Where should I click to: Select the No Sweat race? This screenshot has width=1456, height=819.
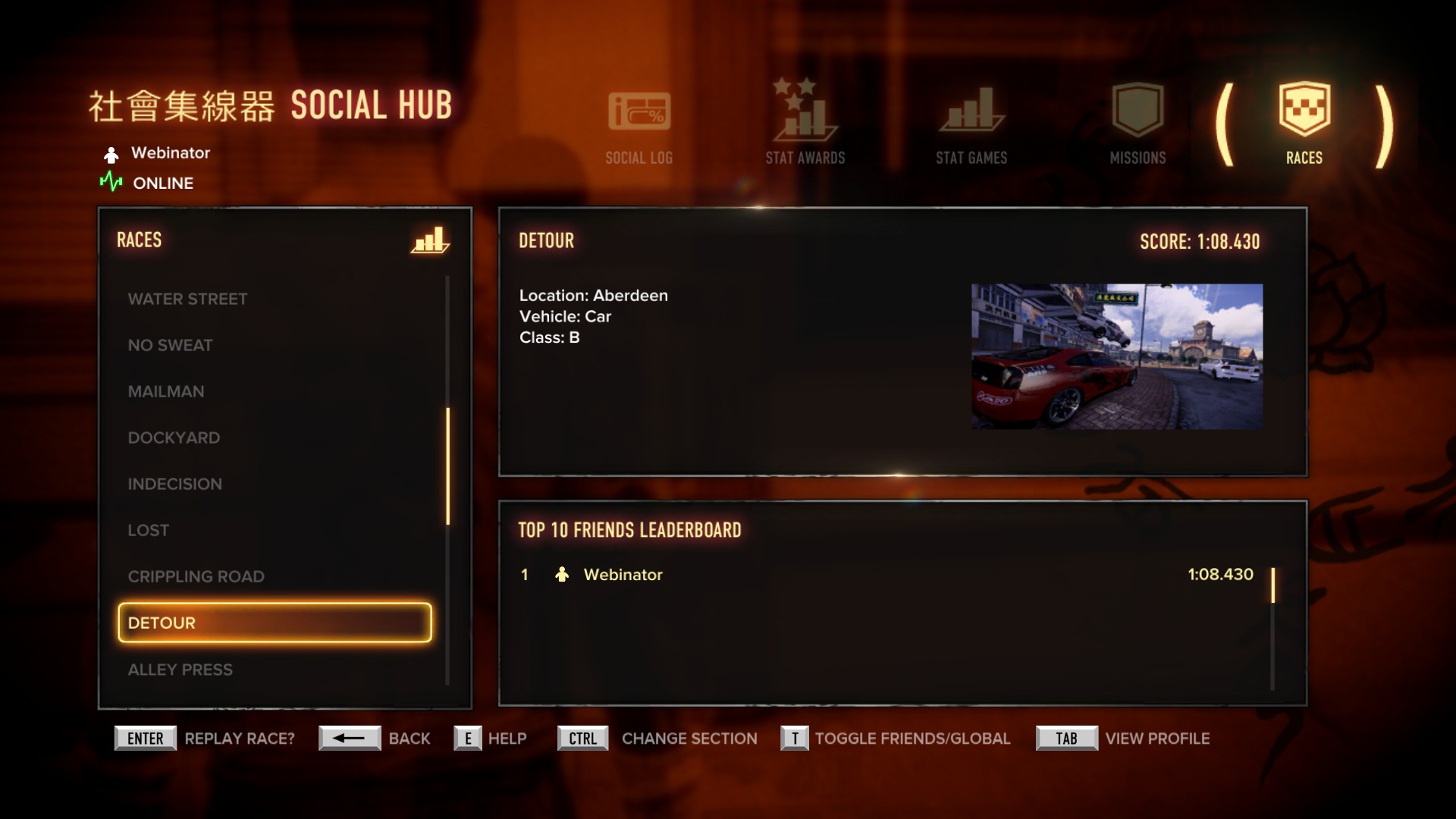[x=170, y=345]
